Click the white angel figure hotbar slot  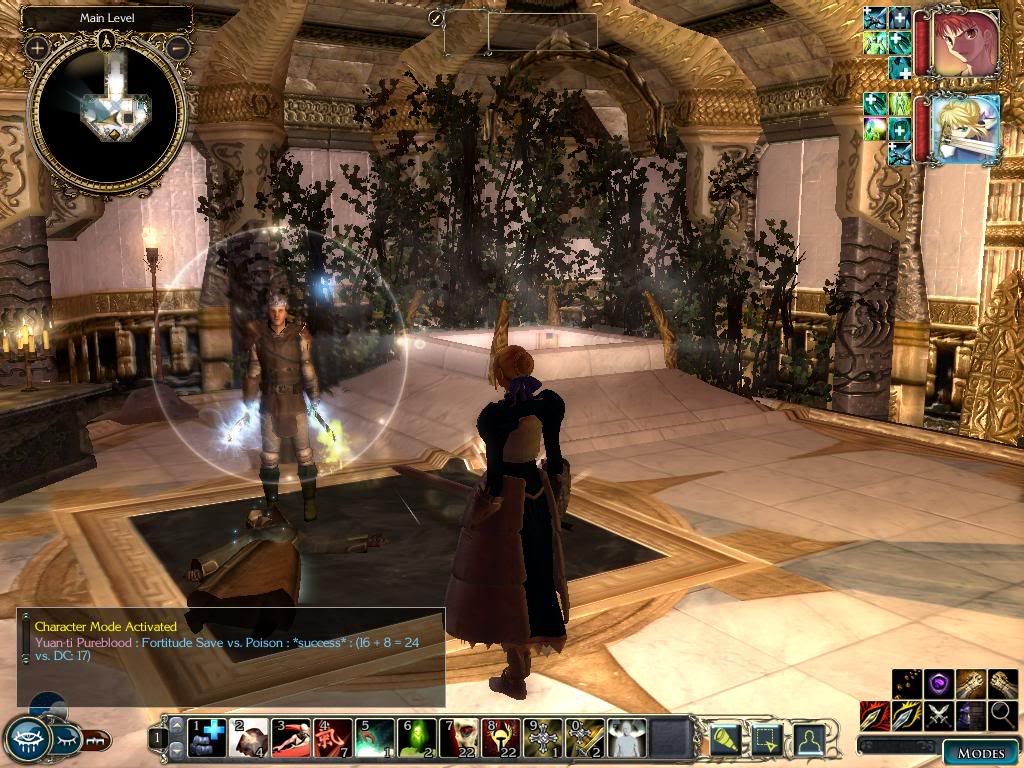pyautogui.click(x=627, y=738)
